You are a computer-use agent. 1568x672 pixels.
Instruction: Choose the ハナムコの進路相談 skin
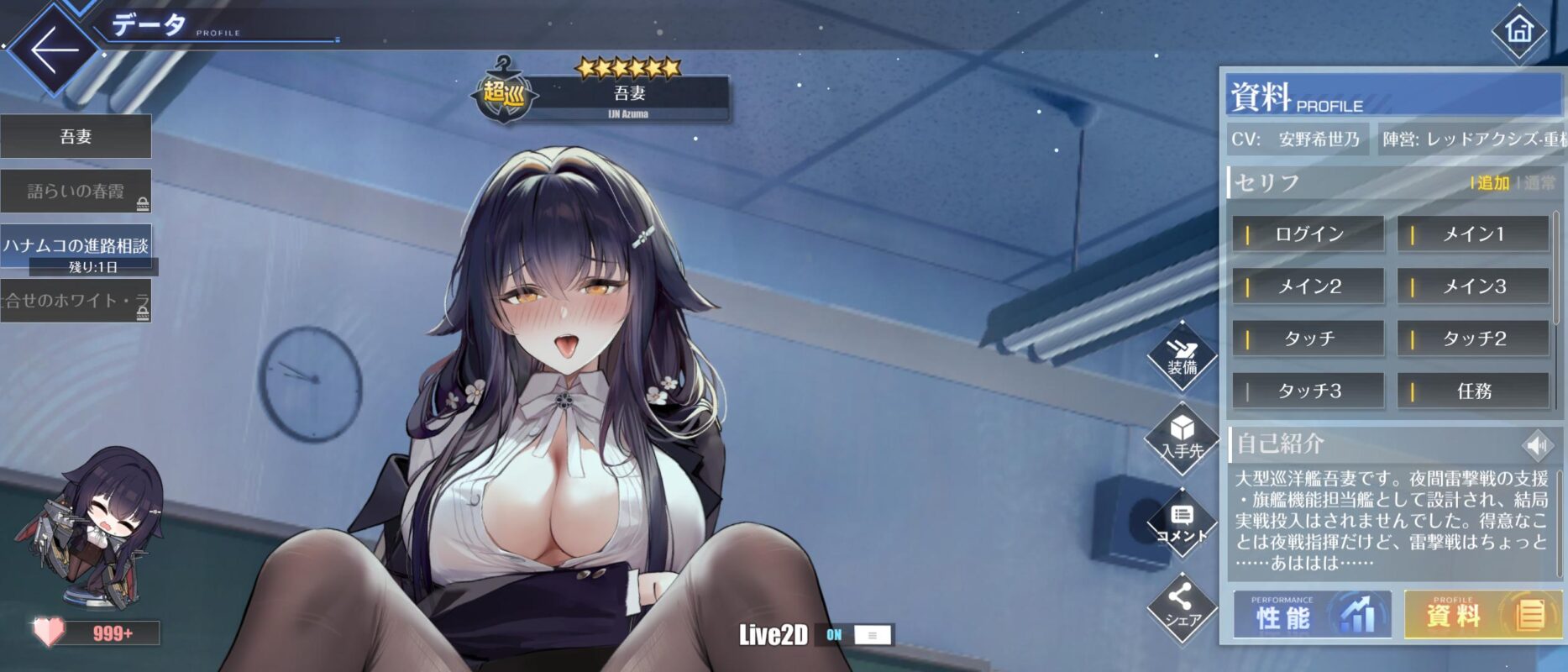click(76, 245)
